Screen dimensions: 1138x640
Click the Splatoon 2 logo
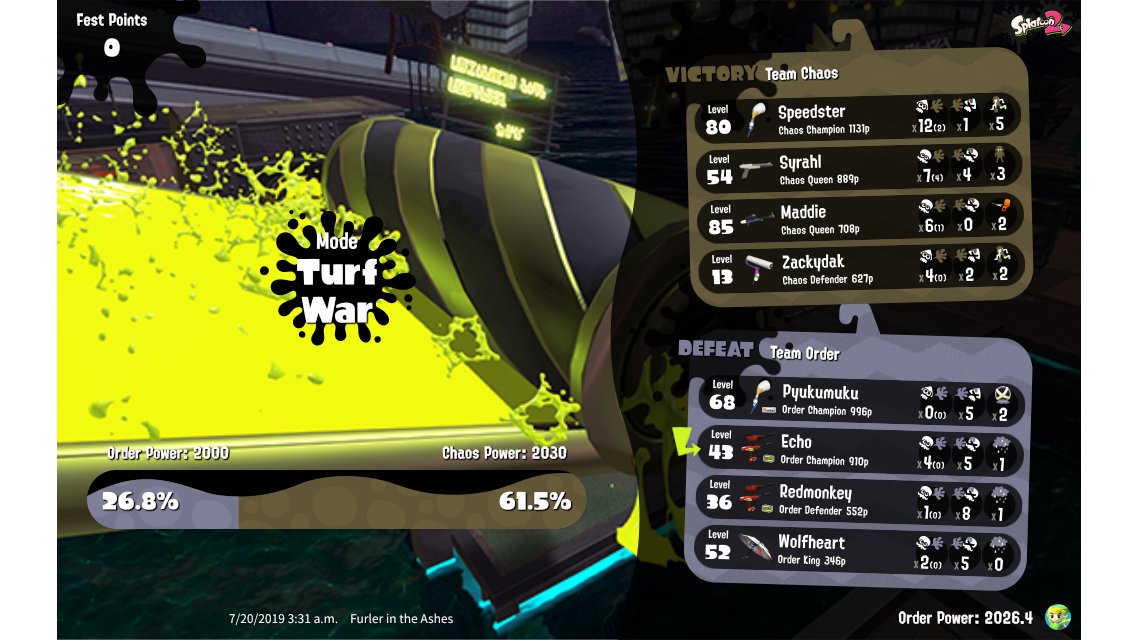(1040, 25)
